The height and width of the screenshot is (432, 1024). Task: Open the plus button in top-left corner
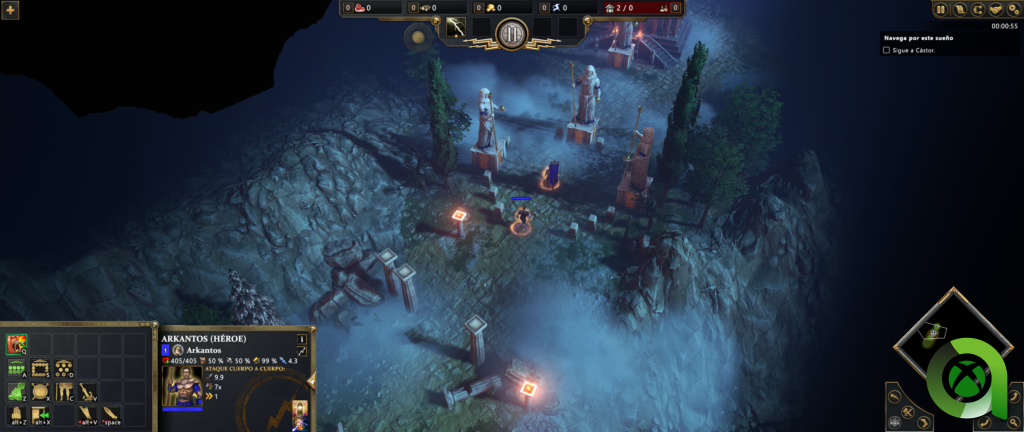coord(11,10)
